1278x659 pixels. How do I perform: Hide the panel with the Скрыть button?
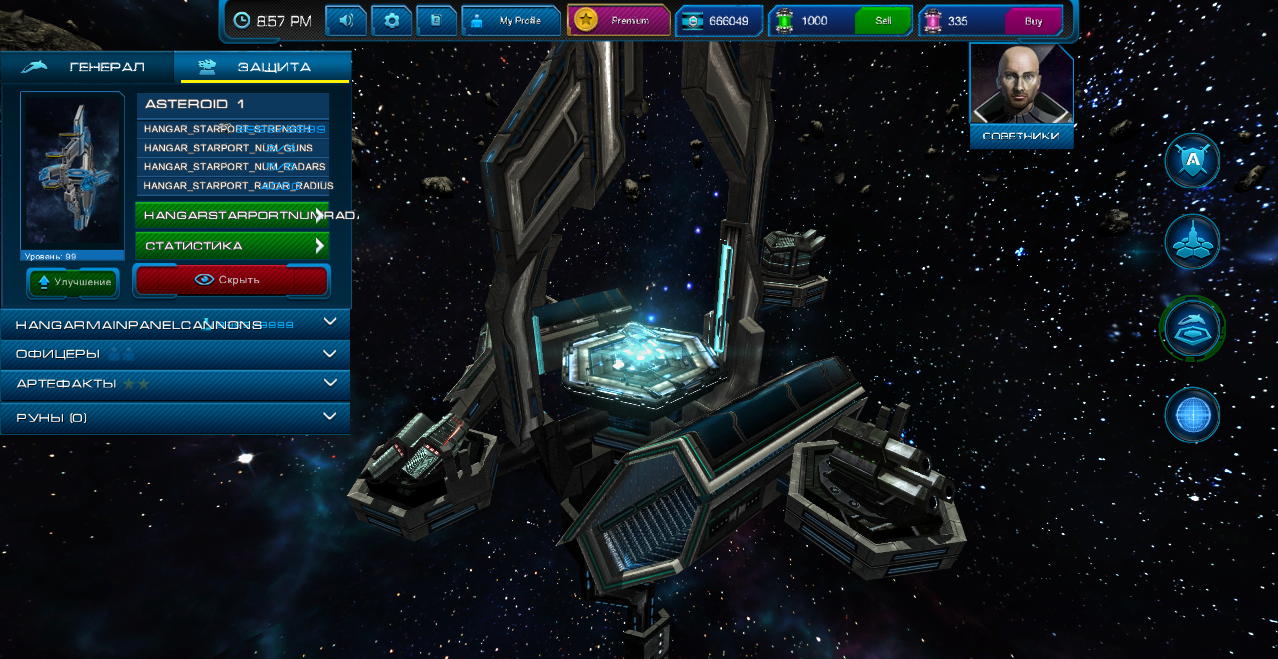[x=231, y=280]
